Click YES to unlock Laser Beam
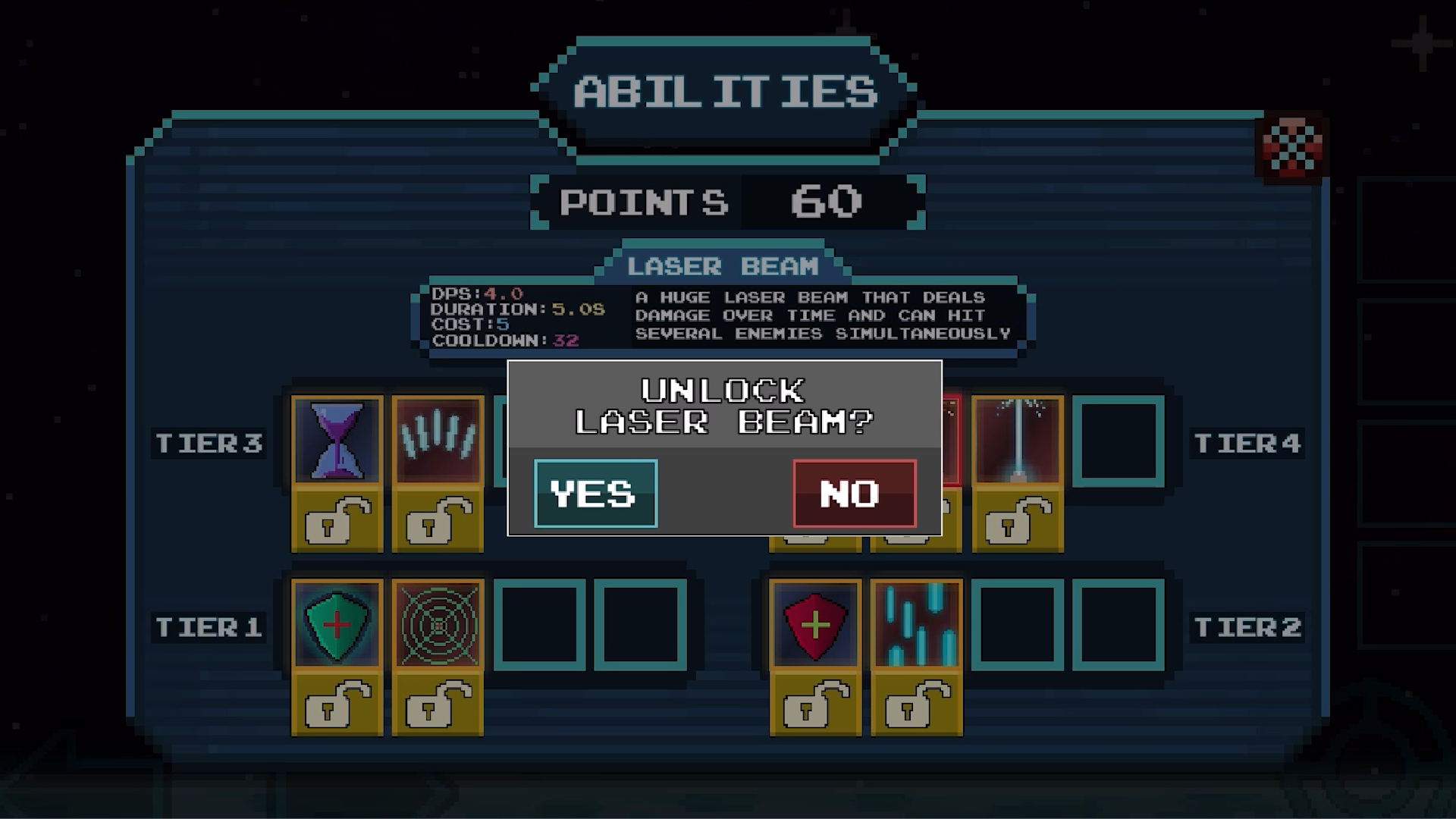 tap(595, 494)
